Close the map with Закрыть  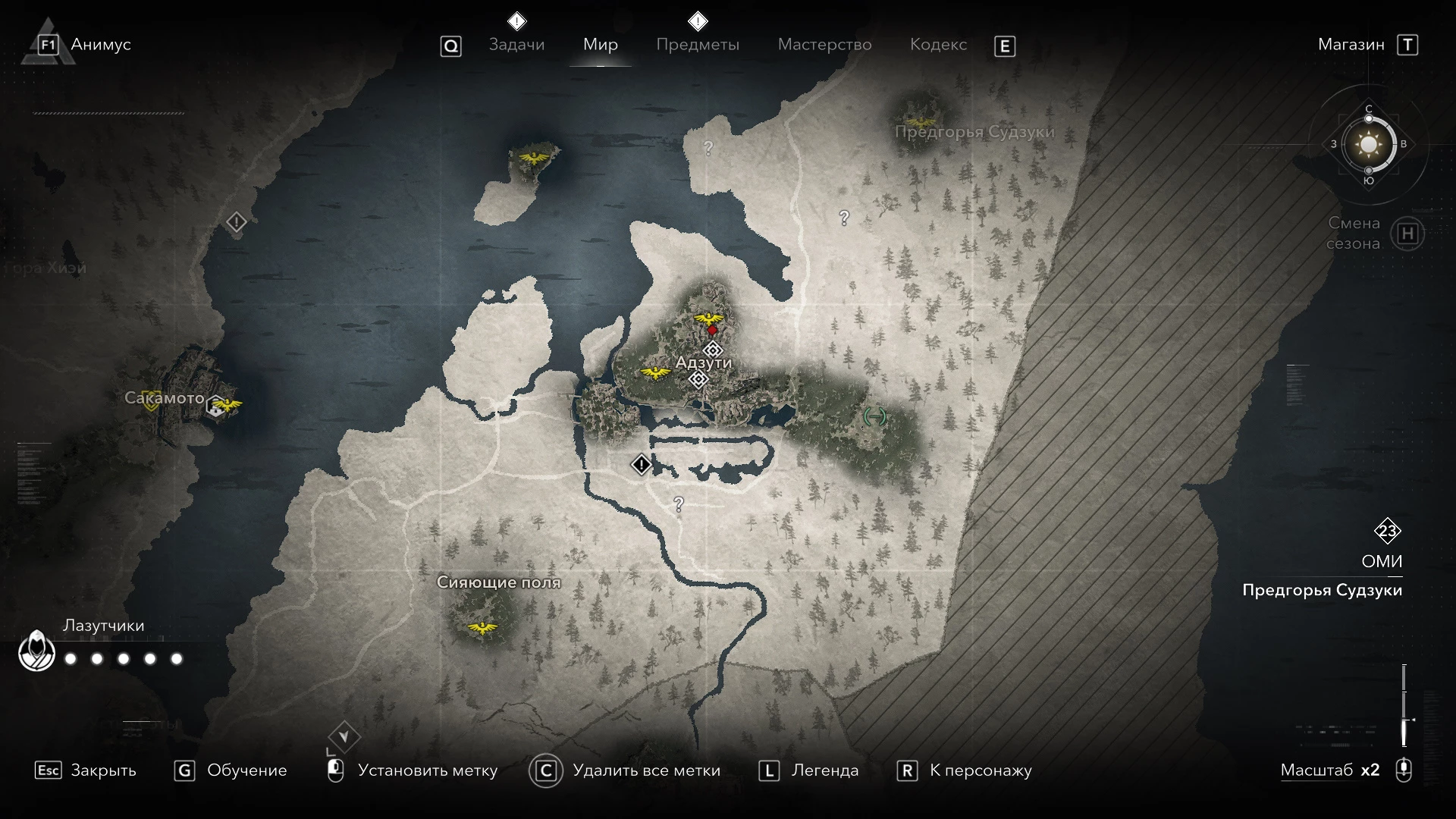[86, 770]
